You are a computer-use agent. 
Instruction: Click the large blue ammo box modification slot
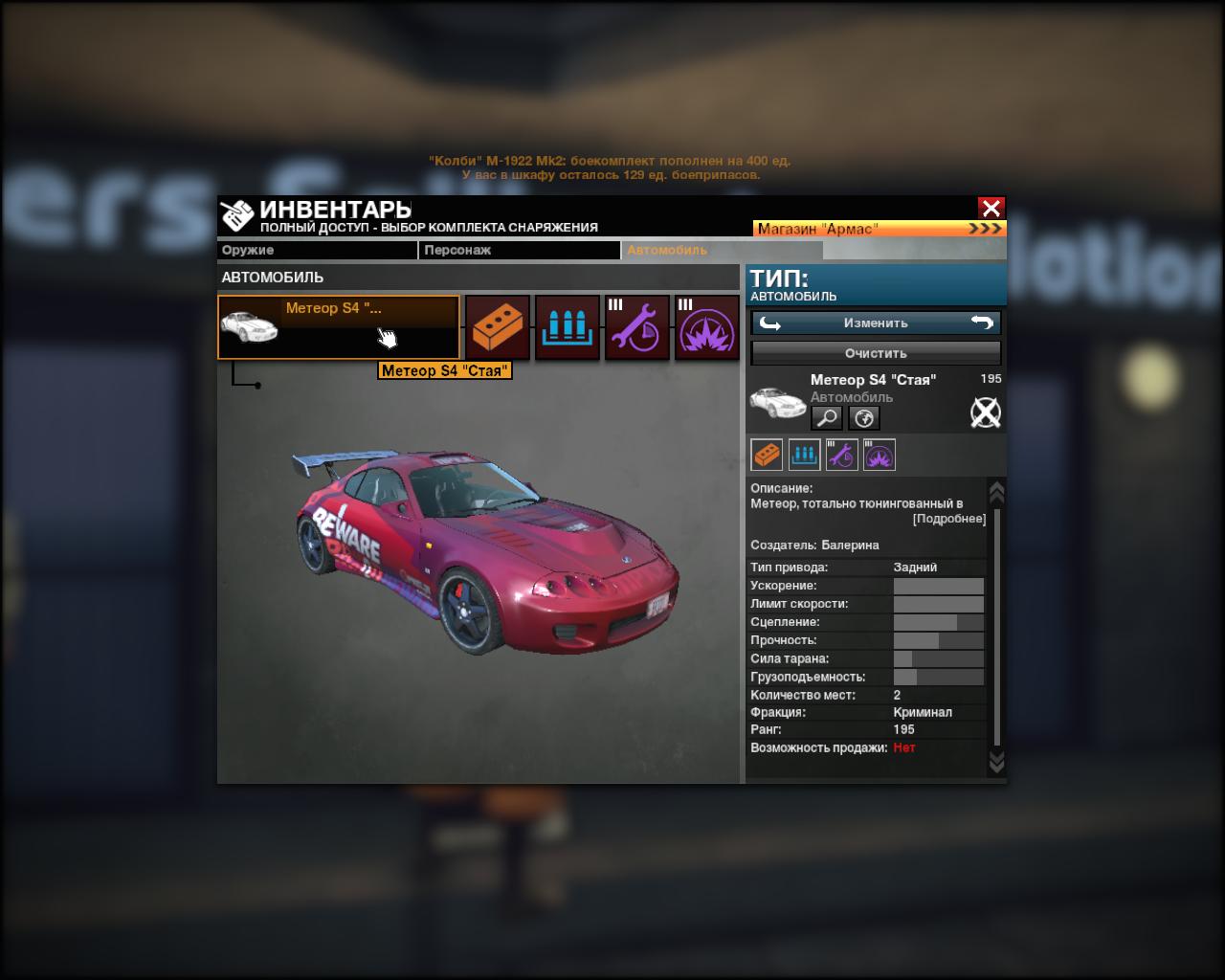[568, 327]
